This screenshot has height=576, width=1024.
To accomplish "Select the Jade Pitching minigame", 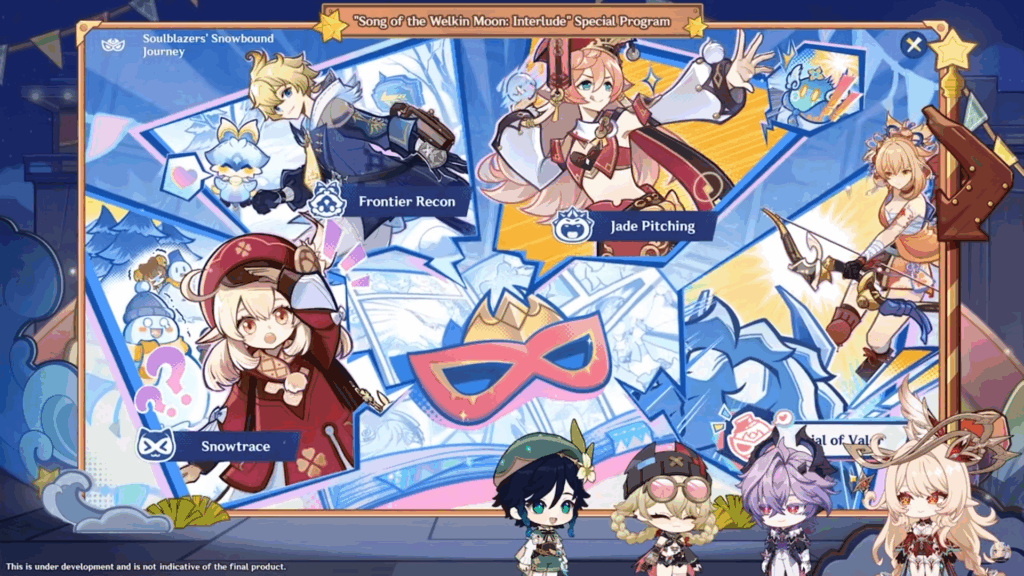I will point(640,226).
